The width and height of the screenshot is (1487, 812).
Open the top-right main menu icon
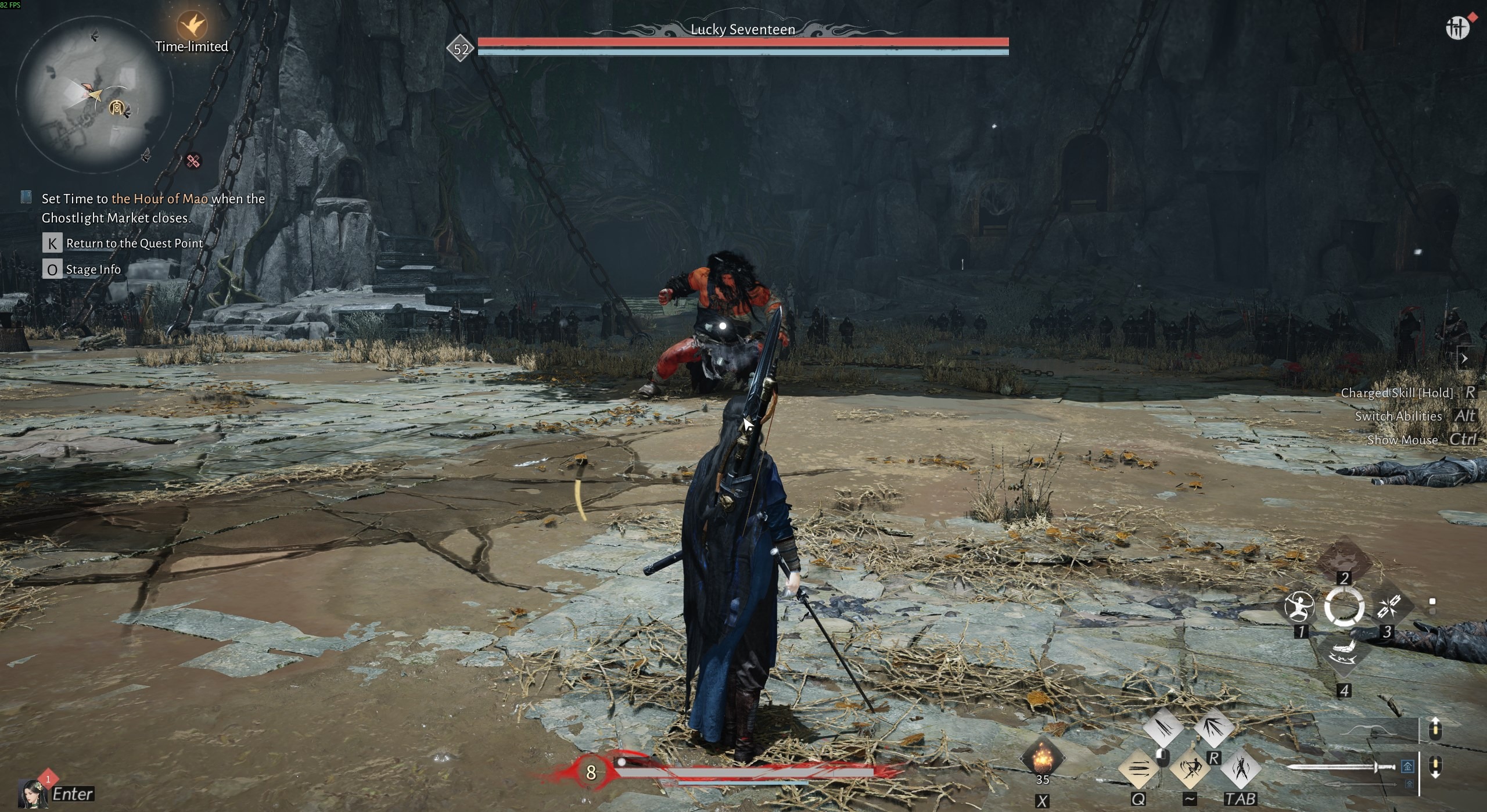pyautogui.click(x=1457, y=28)
